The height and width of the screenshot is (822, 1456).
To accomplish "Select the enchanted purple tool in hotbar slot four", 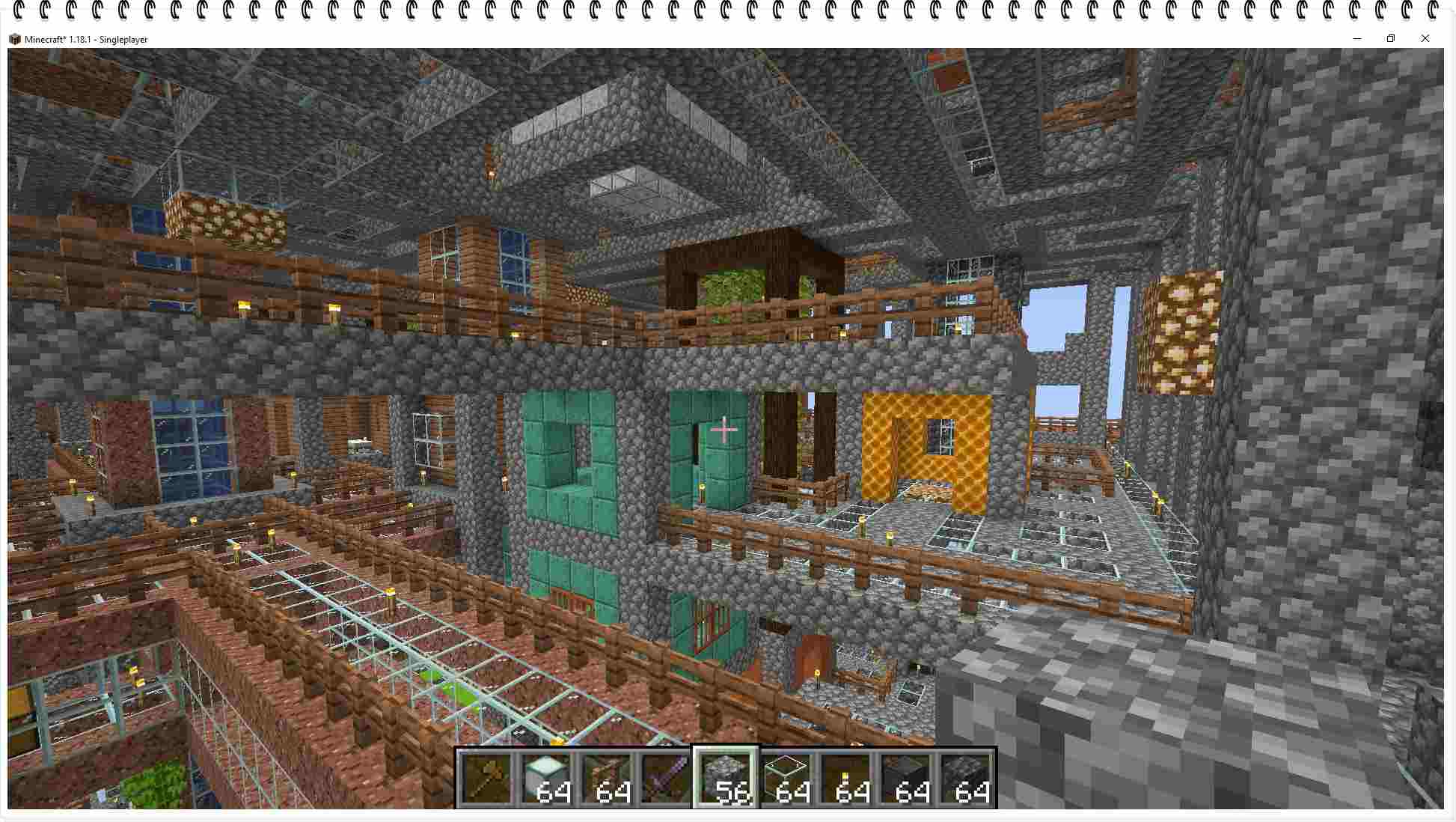I will pos(665,779).
